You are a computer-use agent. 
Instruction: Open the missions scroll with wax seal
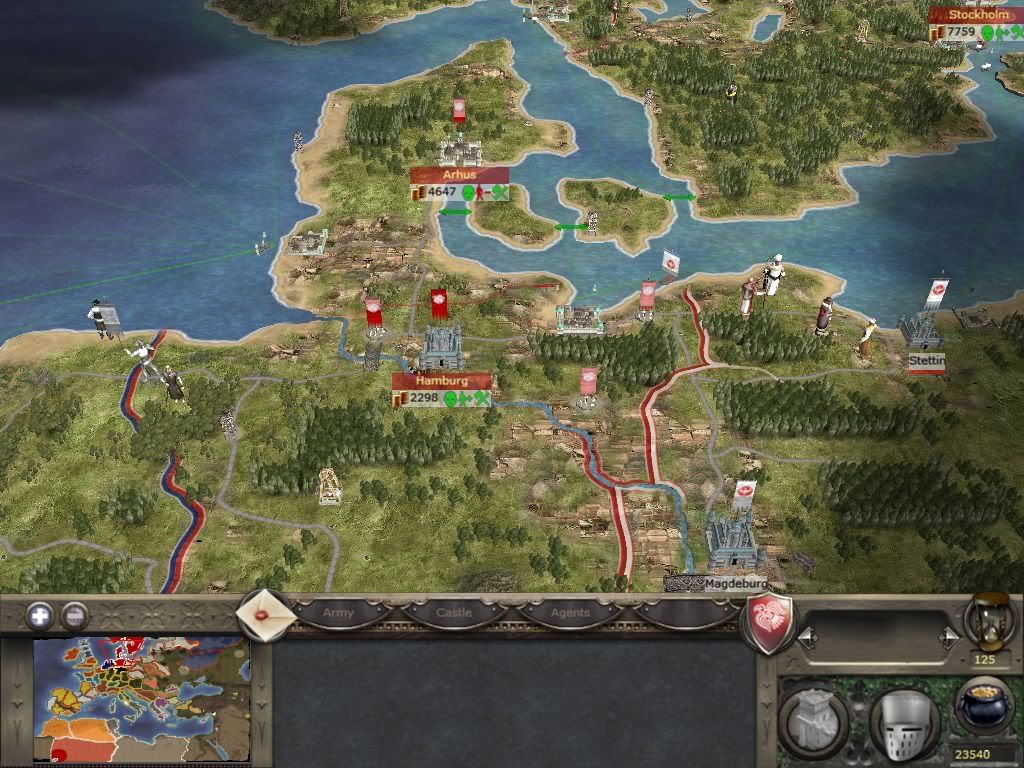click(264, 615)
